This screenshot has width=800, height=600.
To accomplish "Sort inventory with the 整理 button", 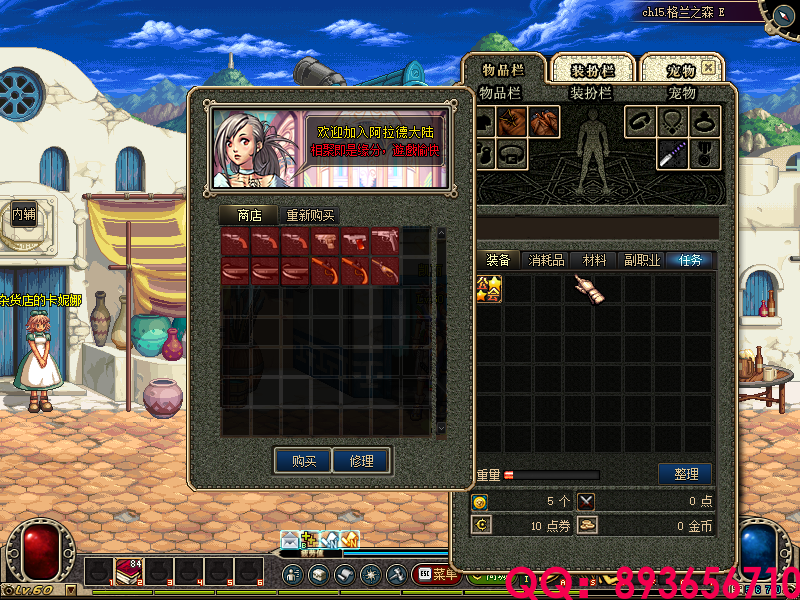I will pos(685,474).
